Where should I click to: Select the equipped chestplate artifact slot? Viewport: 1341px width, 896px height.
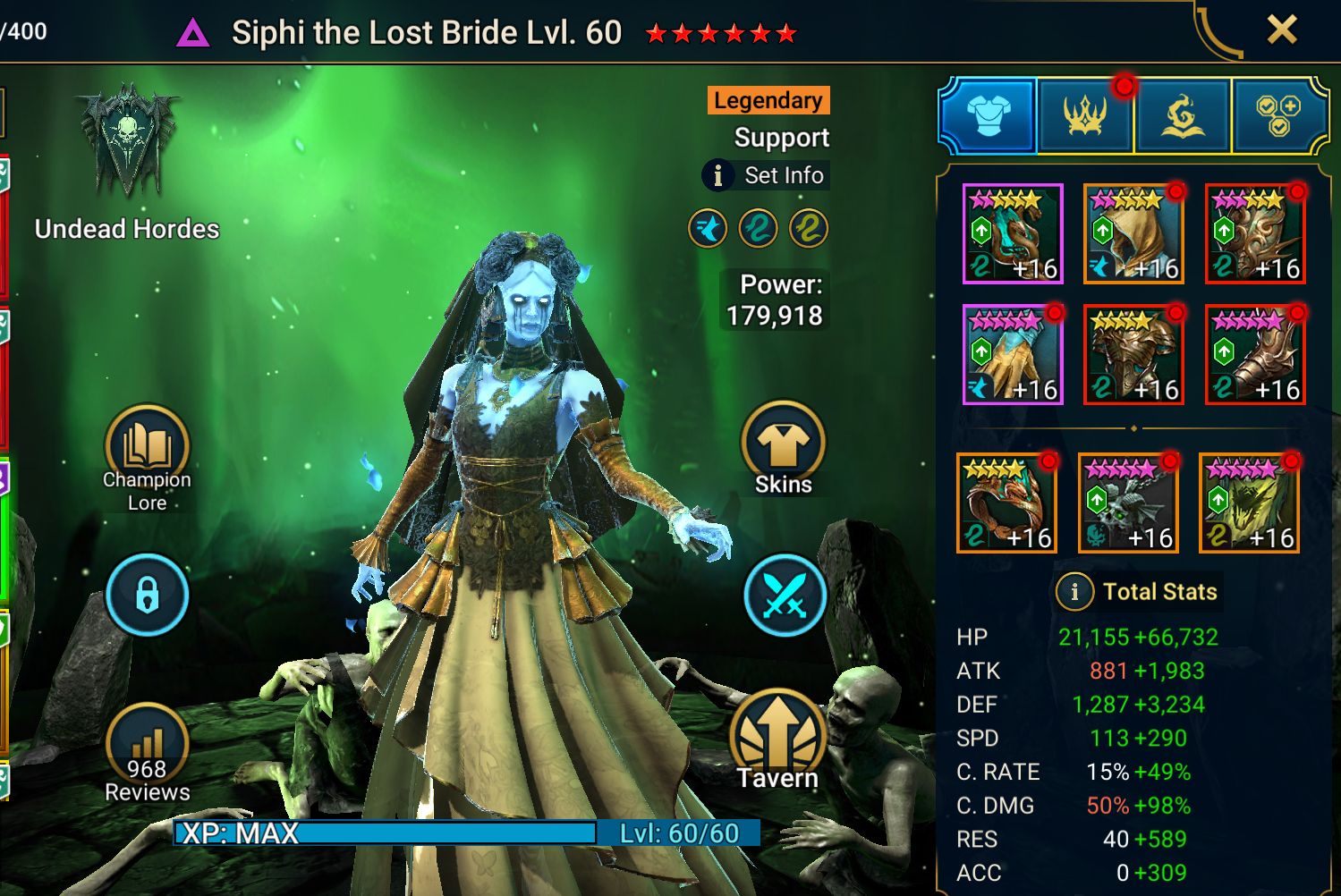click(1133, 355)
